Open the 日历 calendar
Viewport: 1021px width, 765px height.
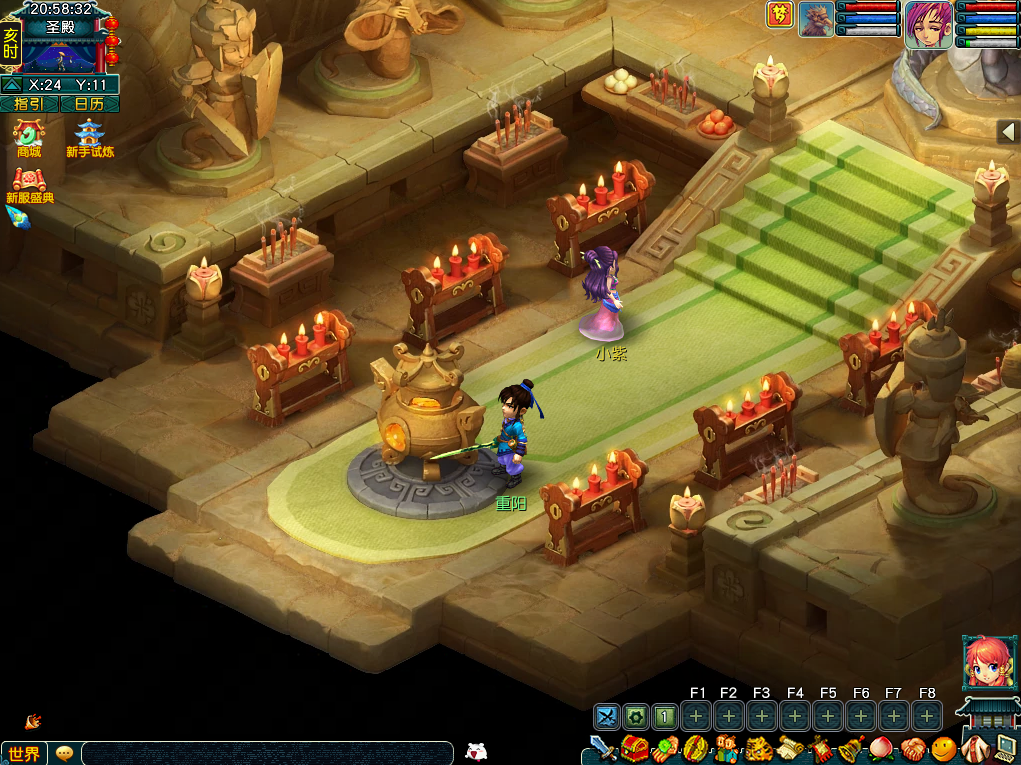[89, 104]
